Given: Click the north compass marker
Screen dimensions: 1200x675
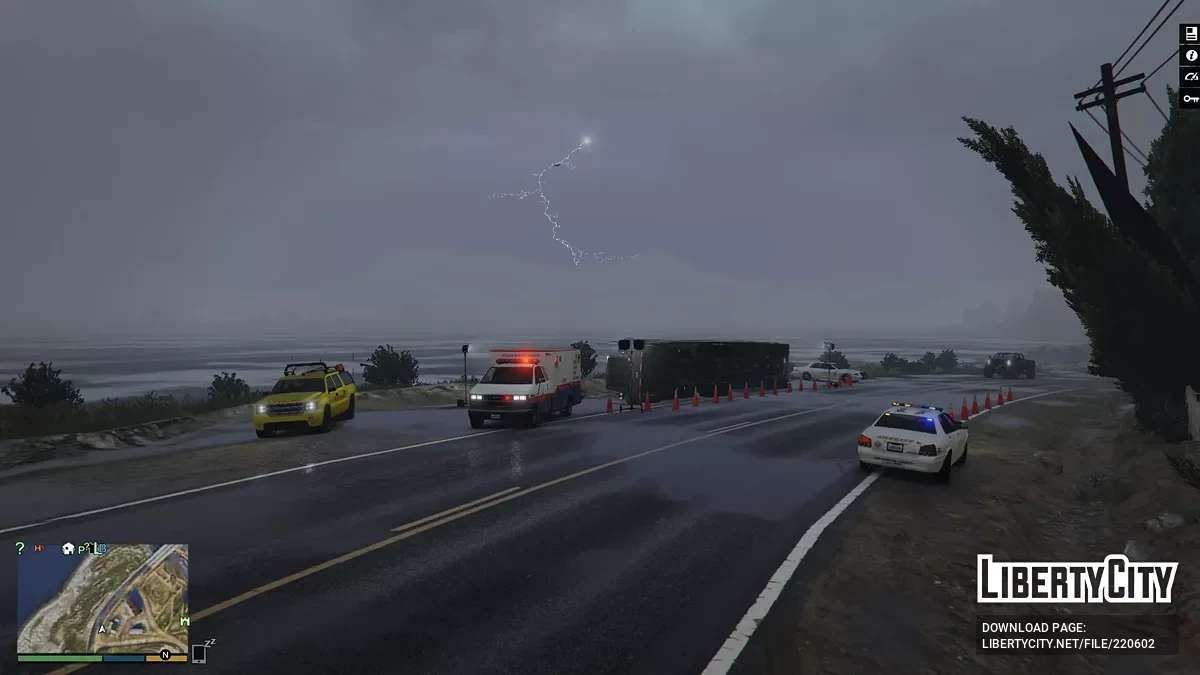Looking at the screenshot, I should pos(165,655).
